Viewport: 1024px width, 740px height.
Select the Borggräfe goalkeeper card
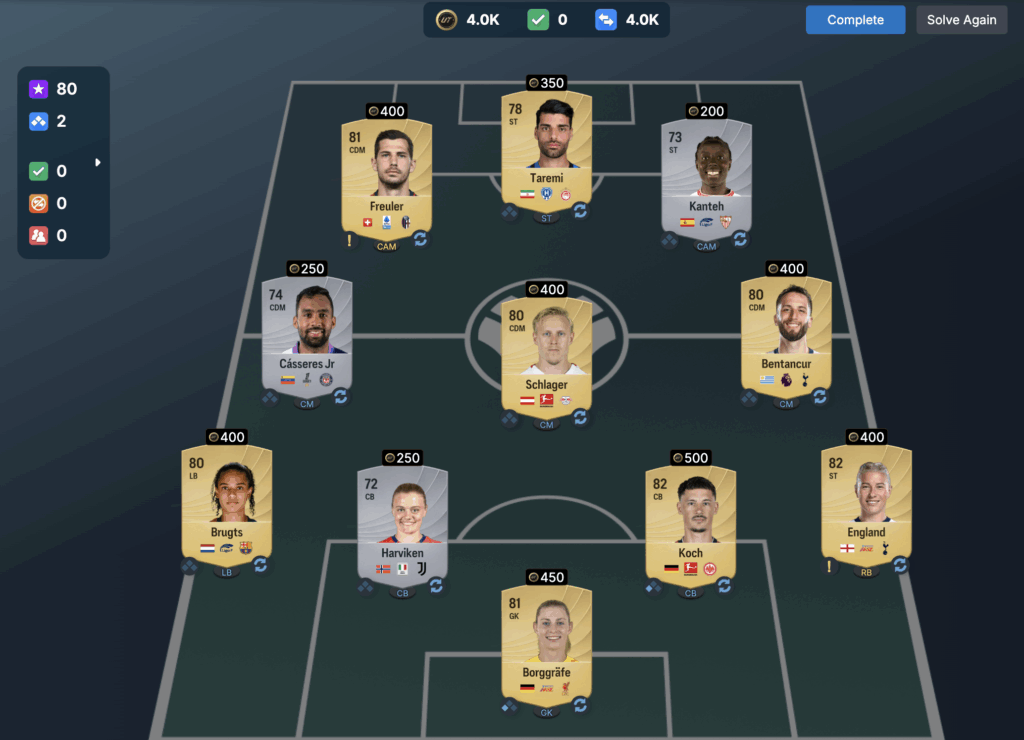tap(546, 641)
